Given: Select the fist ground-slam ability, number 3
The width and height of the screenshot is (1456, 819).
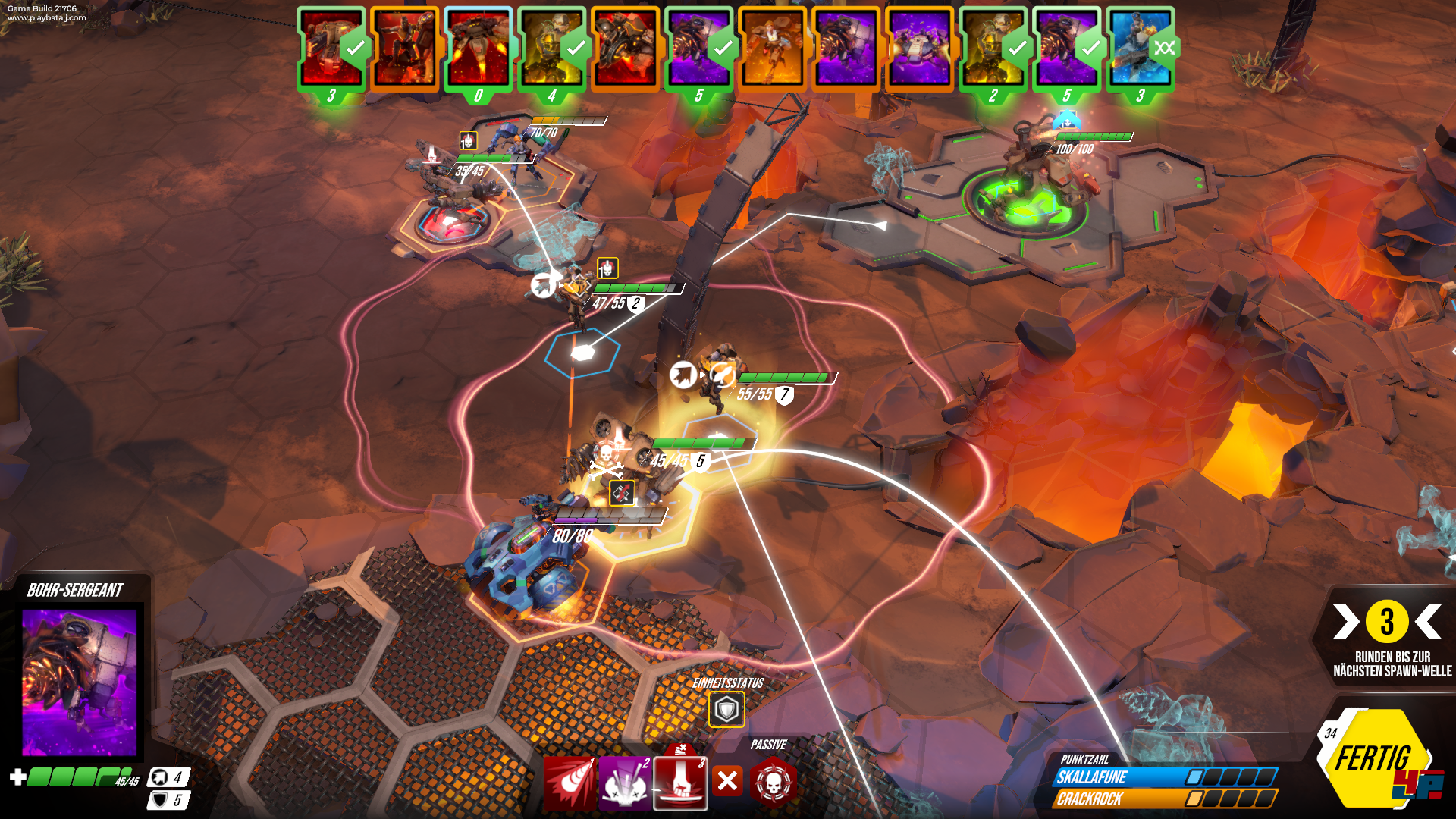Looking at the screenshot, I should 680,783.
